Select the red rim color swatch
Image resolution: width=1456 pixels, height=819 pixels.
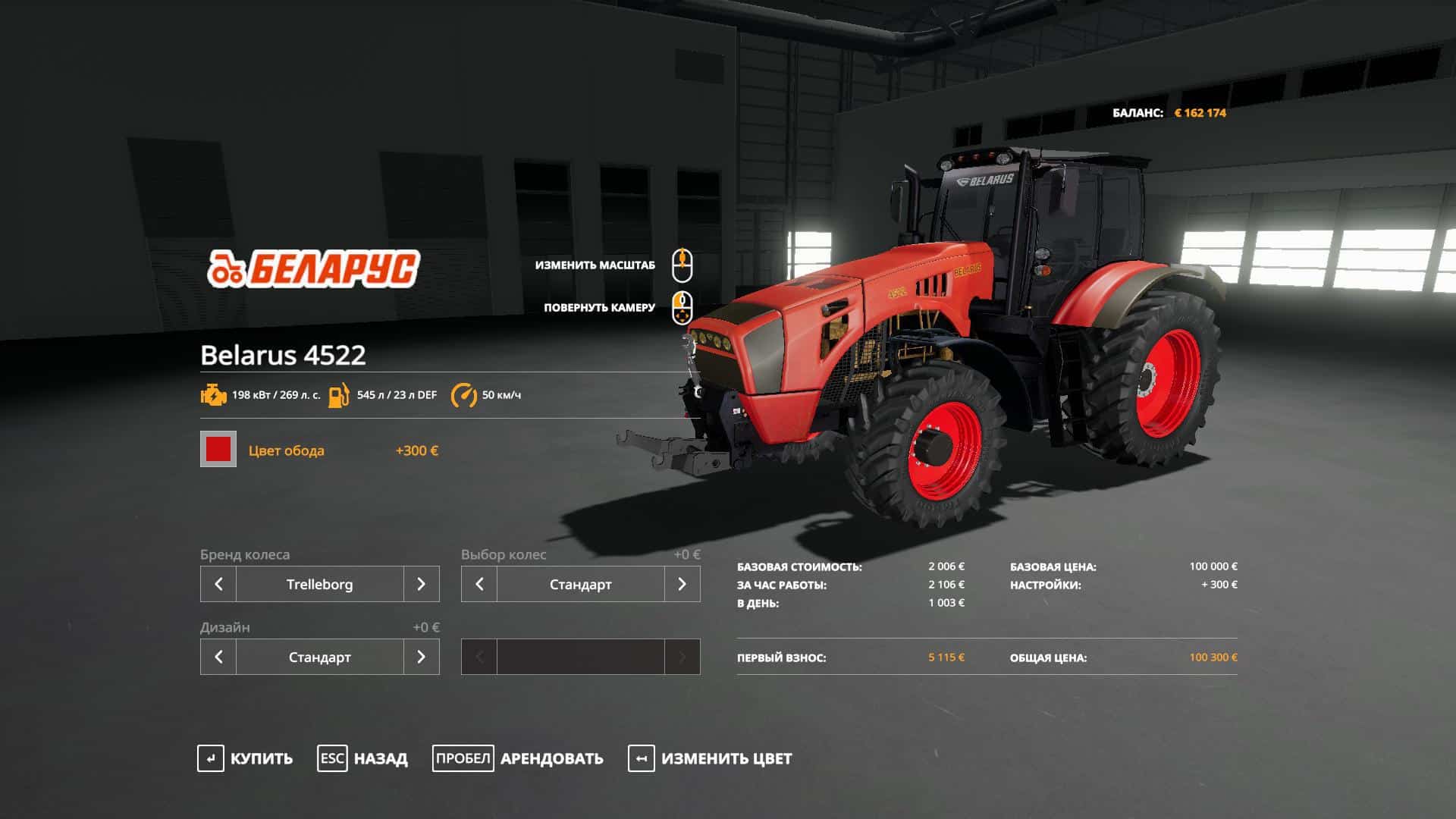coord(218,449)
